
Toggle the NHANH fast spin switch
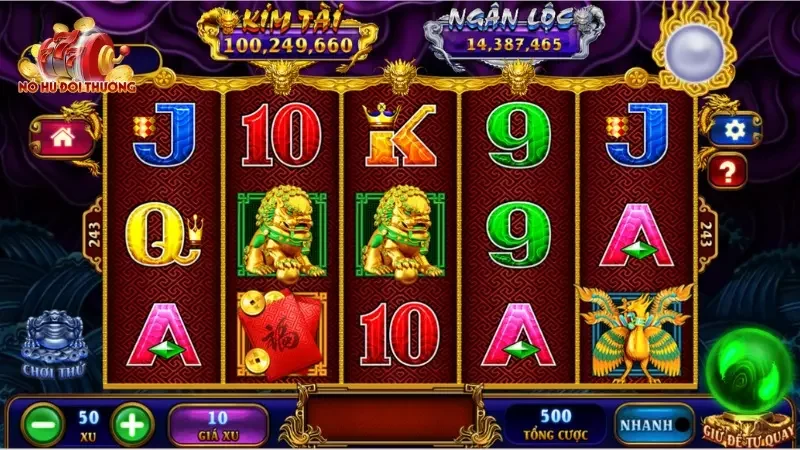654,423
